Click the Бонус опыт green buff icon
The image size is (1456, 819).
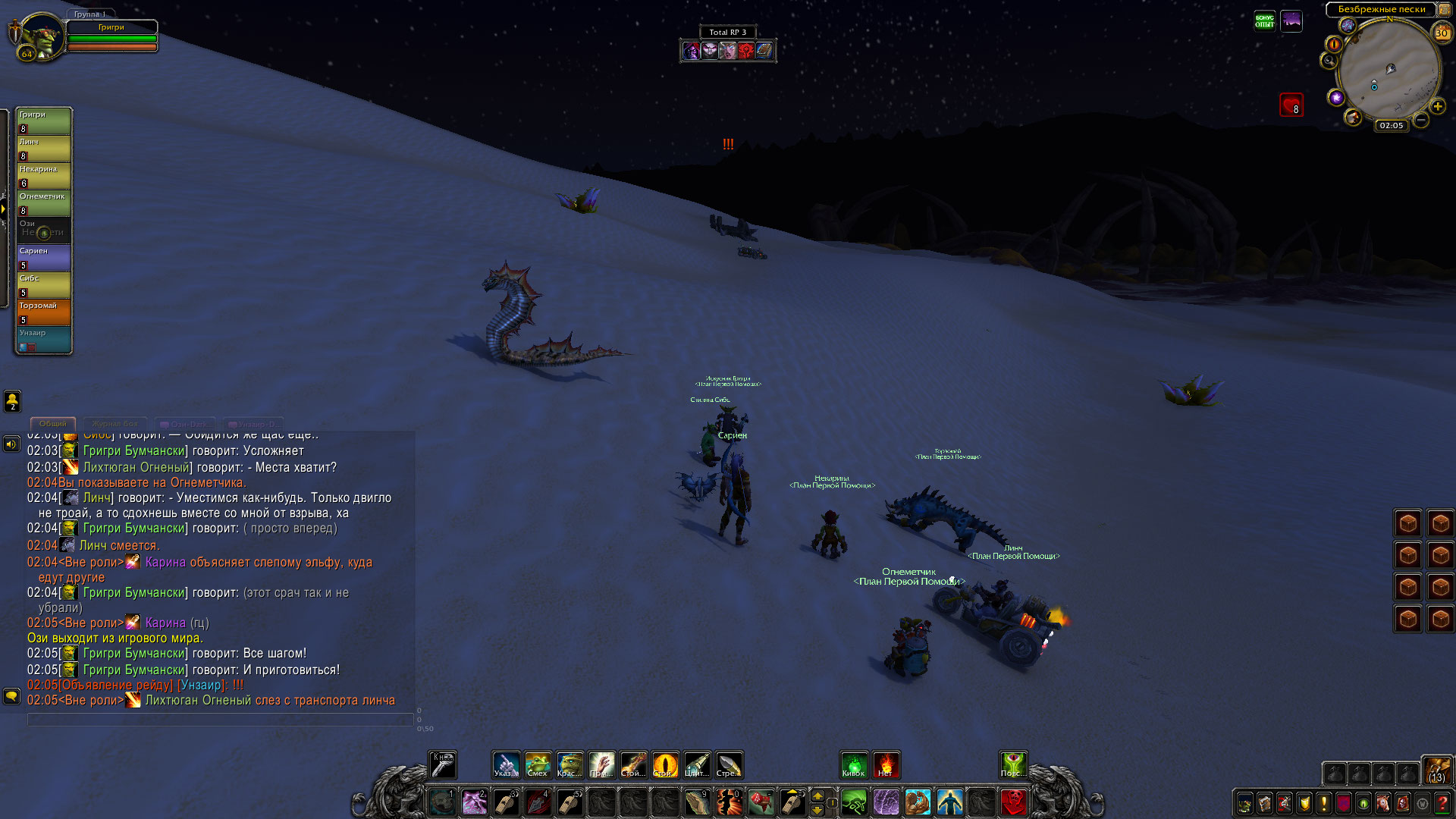[1264, 21]
